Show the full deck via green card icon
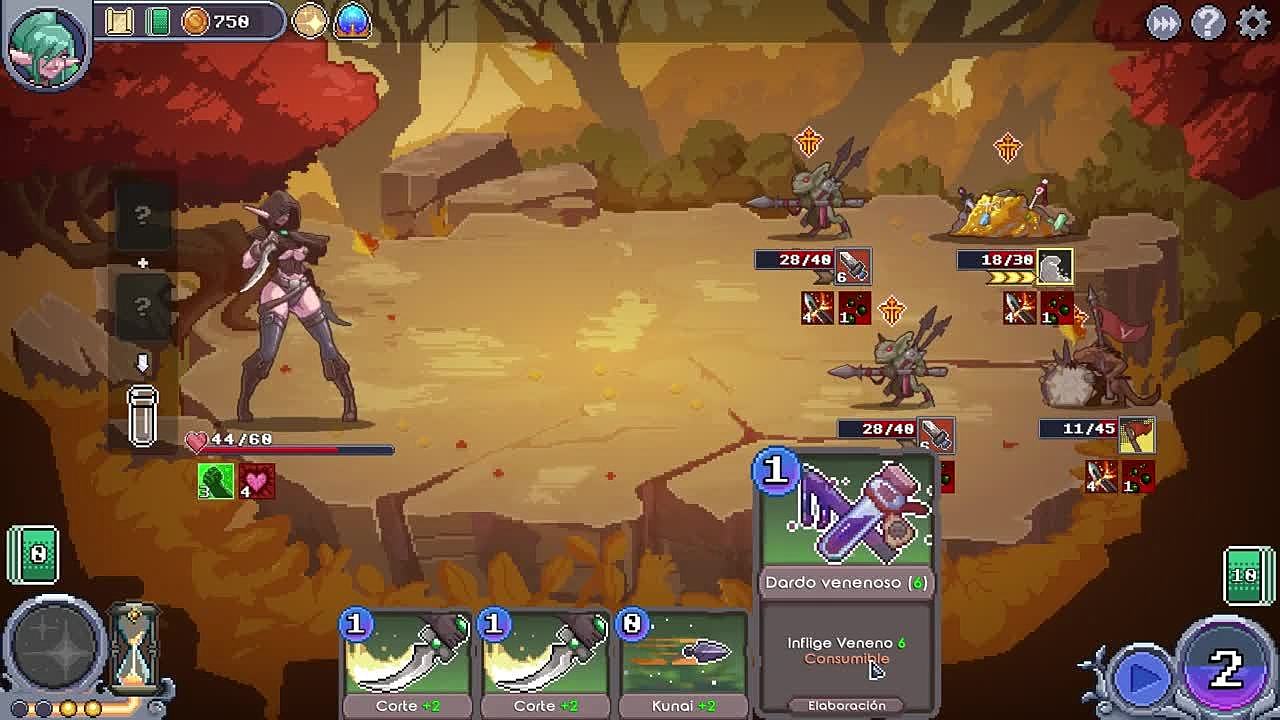This screenshot has width=1280, height=720. click(x=157, y=21)
